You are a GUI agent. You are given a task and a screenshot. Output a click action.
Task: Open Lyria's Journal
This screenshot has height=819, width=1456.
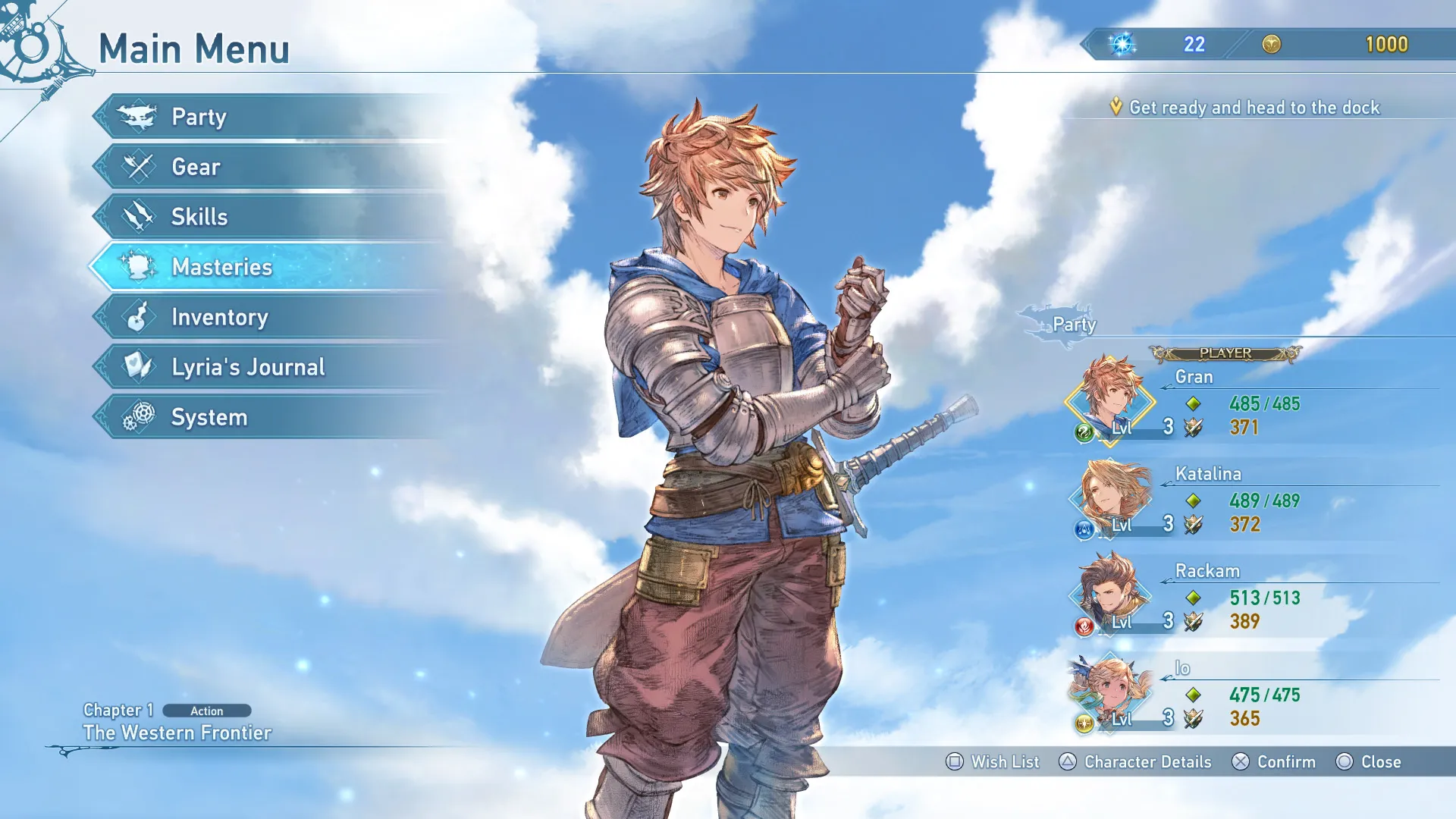[x=247, y=367]
